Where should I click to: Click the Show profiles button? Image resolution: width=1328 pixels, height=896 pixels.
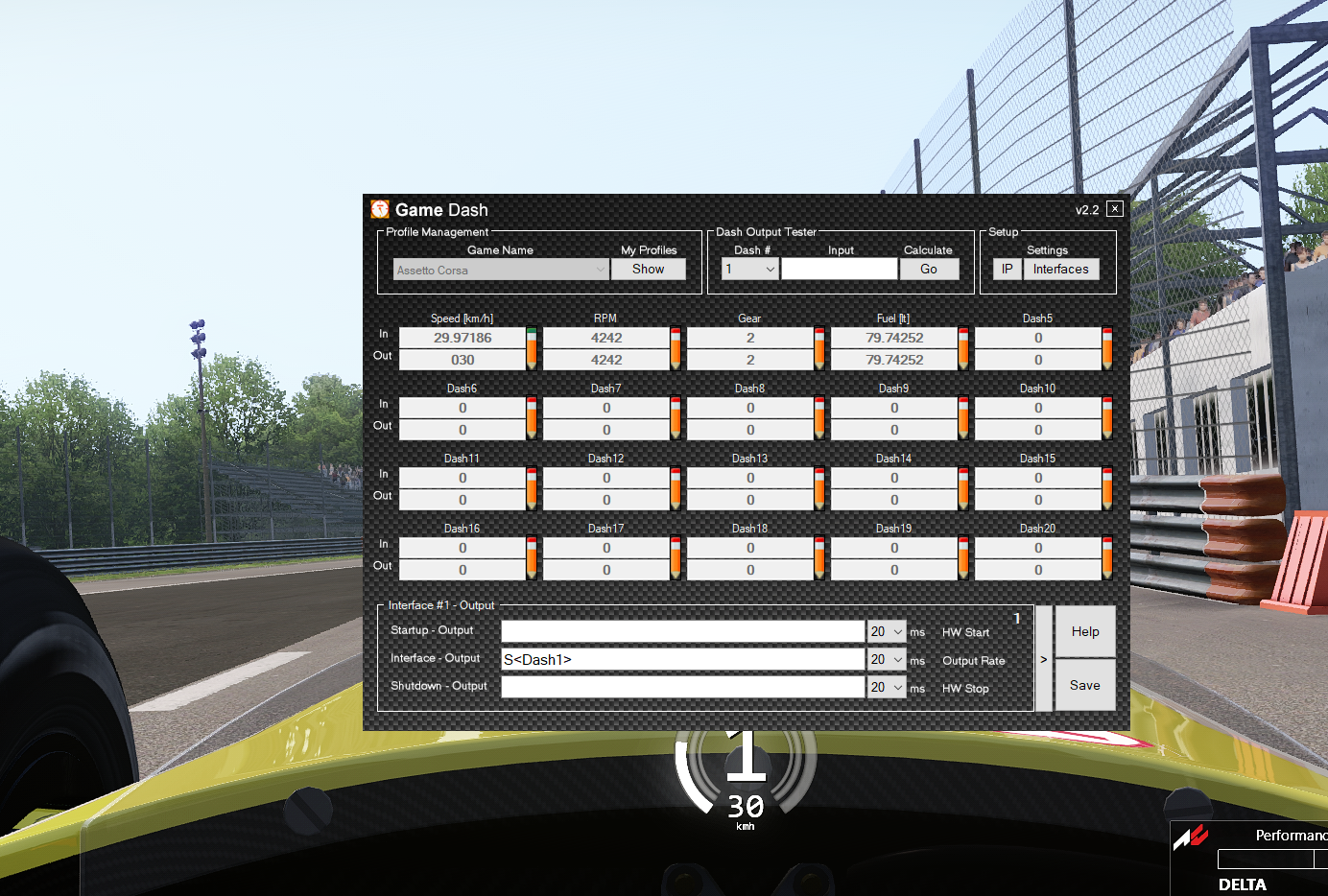[x=648, y=270]
